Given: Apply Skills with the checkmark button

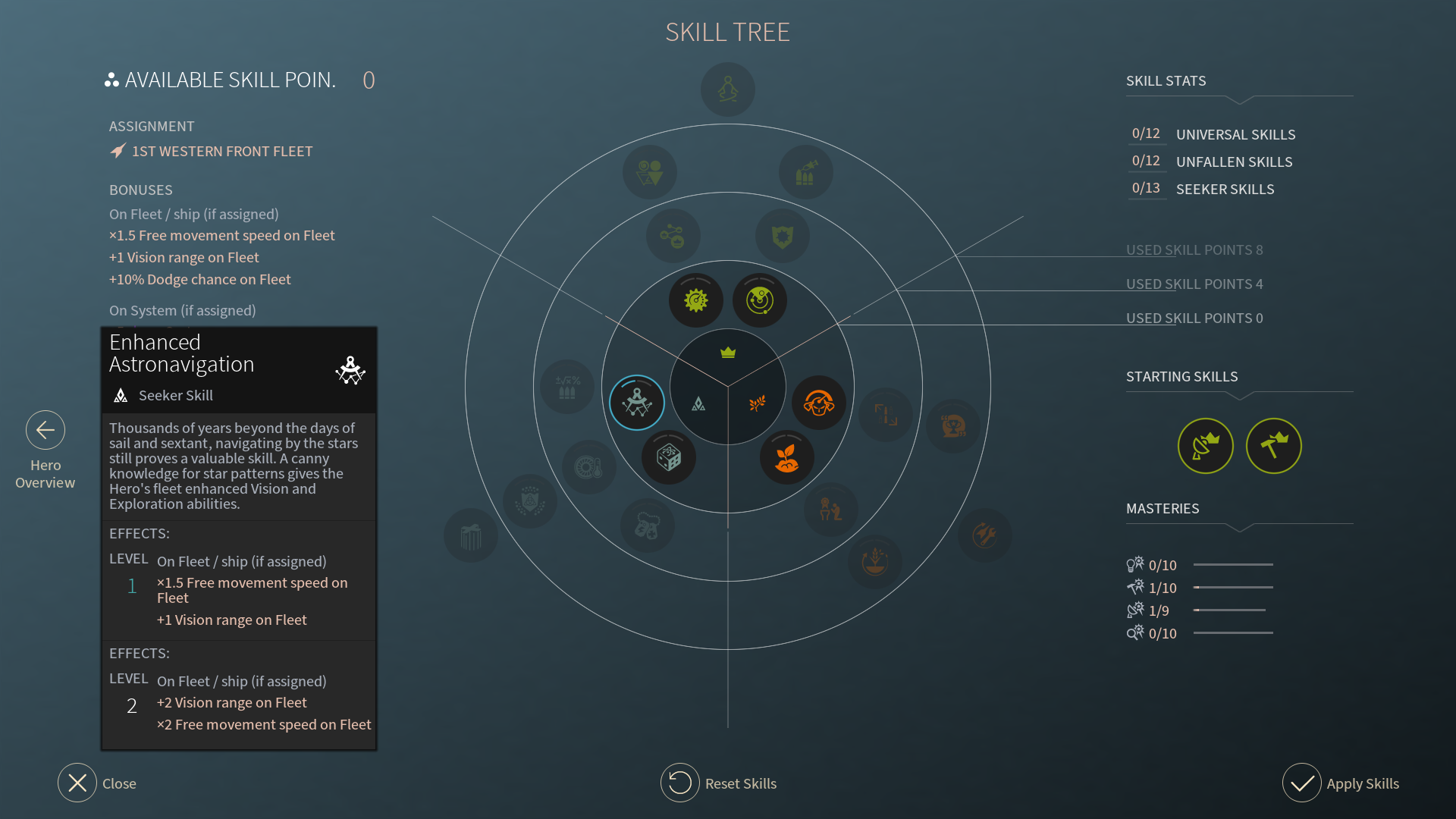Looking at the screenshot, I should point(1302,783).
